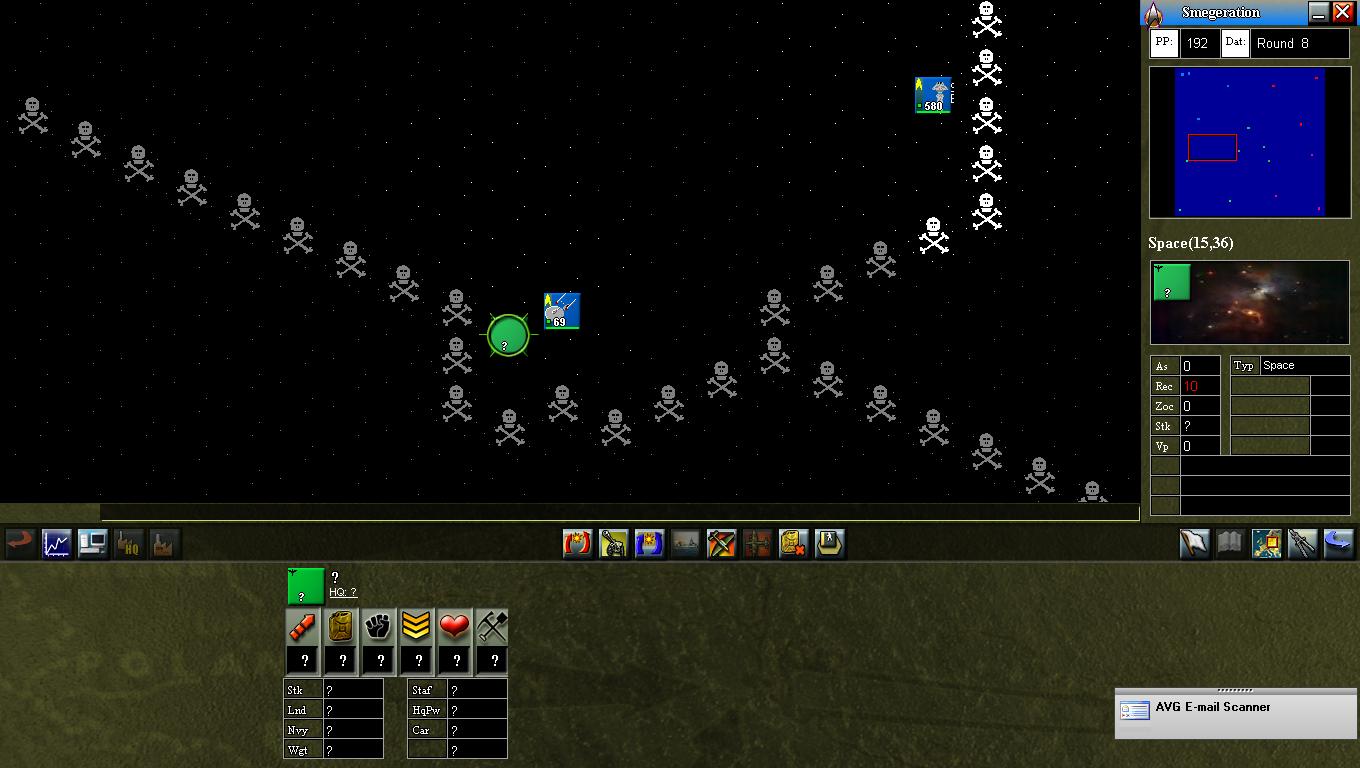This screenshot has height=768, width=1360.
Task: Open the statistics line graph
Action: click(x=56, y=543)
